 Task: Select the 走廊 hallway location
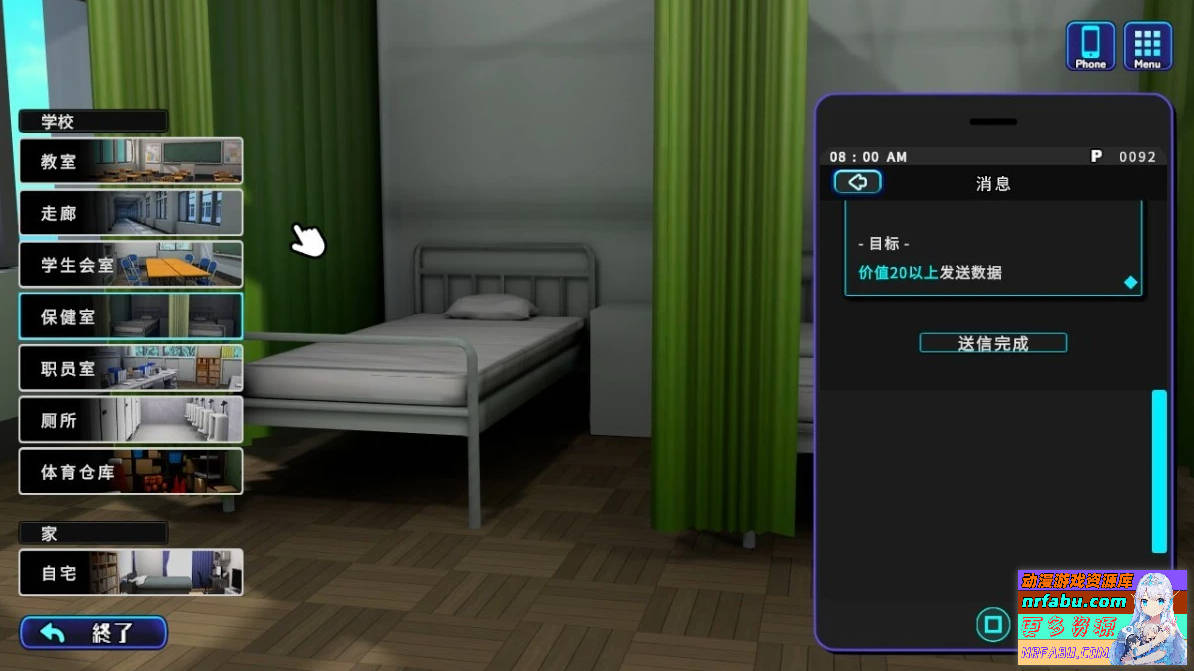coord(131,212)
